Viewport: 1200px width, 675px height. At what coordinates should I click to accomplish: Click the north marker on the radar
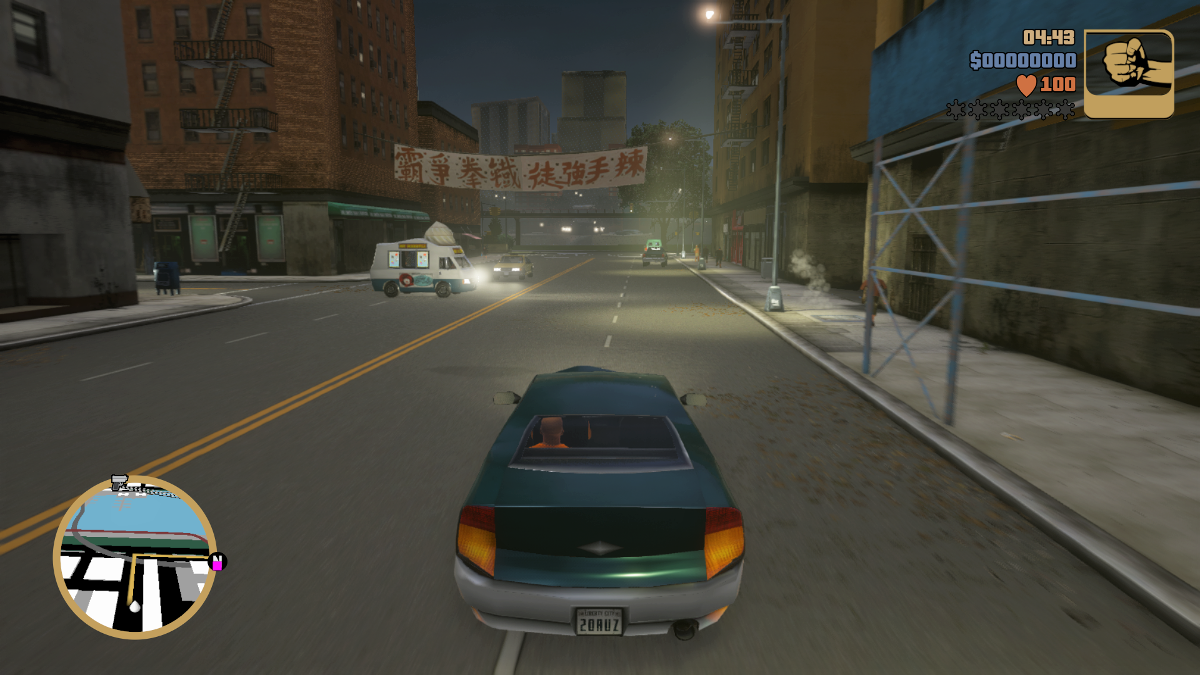[217, 562]
